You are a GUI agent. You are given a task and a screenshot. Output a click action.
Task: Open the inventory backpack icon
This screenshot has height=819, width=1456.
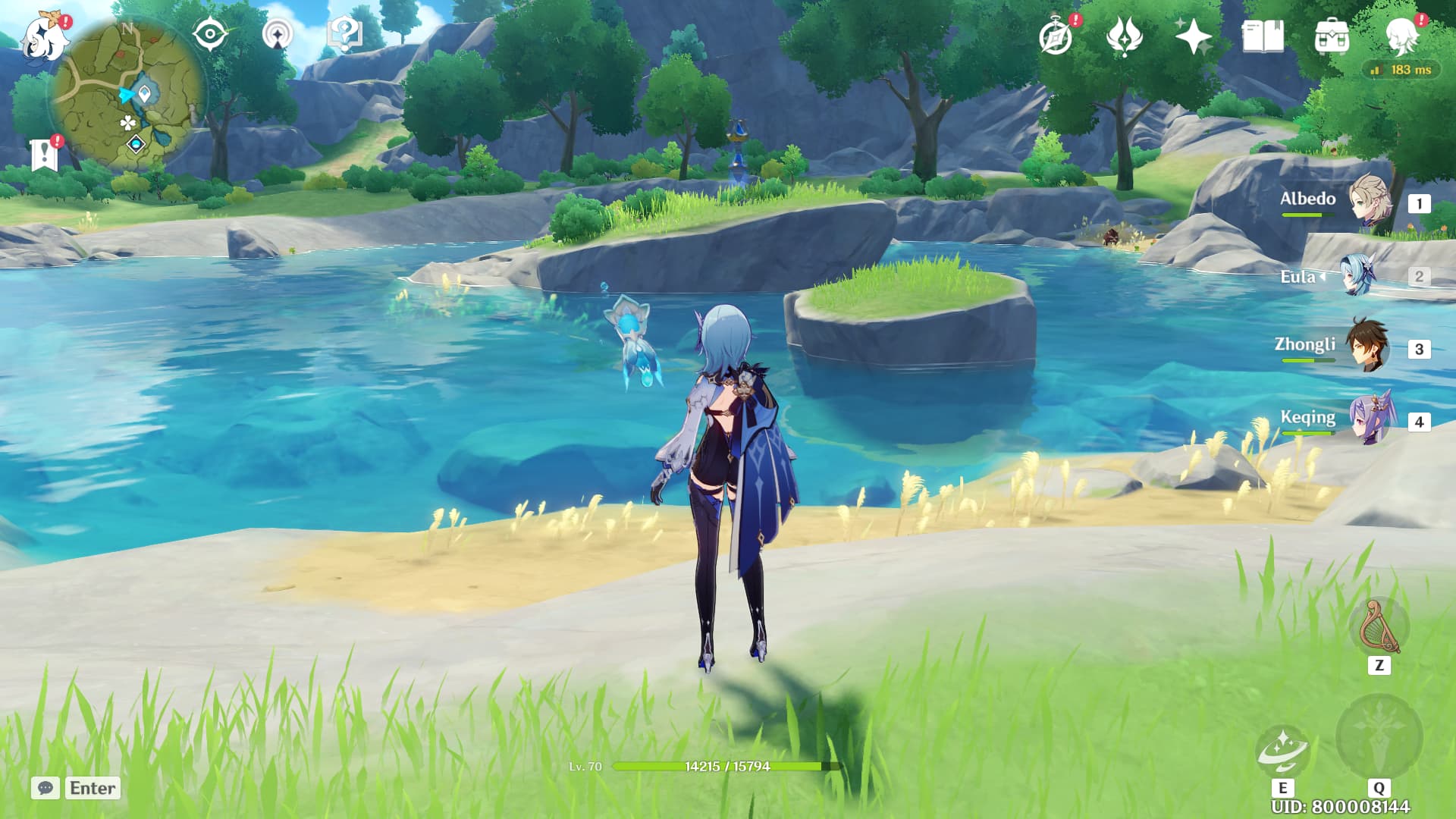click(x=1332, y=36)
